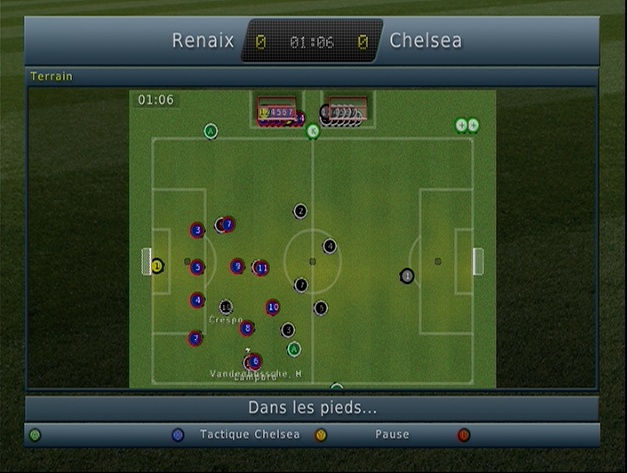This screenshot has width=627, height=473.
Task: Pause the match
Action: pyautogui.click(x=391, y=435)
